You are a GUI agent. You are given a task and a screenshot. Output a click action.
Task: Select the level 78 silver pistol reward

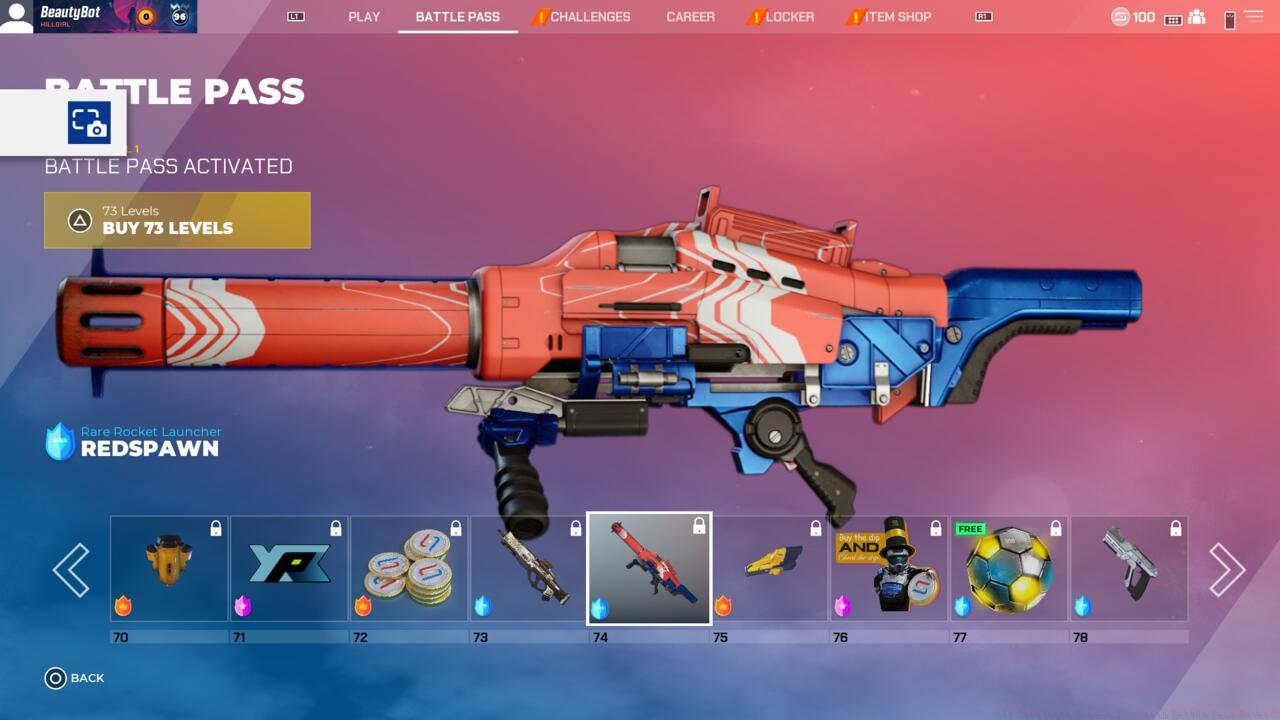click(1129, 569)
